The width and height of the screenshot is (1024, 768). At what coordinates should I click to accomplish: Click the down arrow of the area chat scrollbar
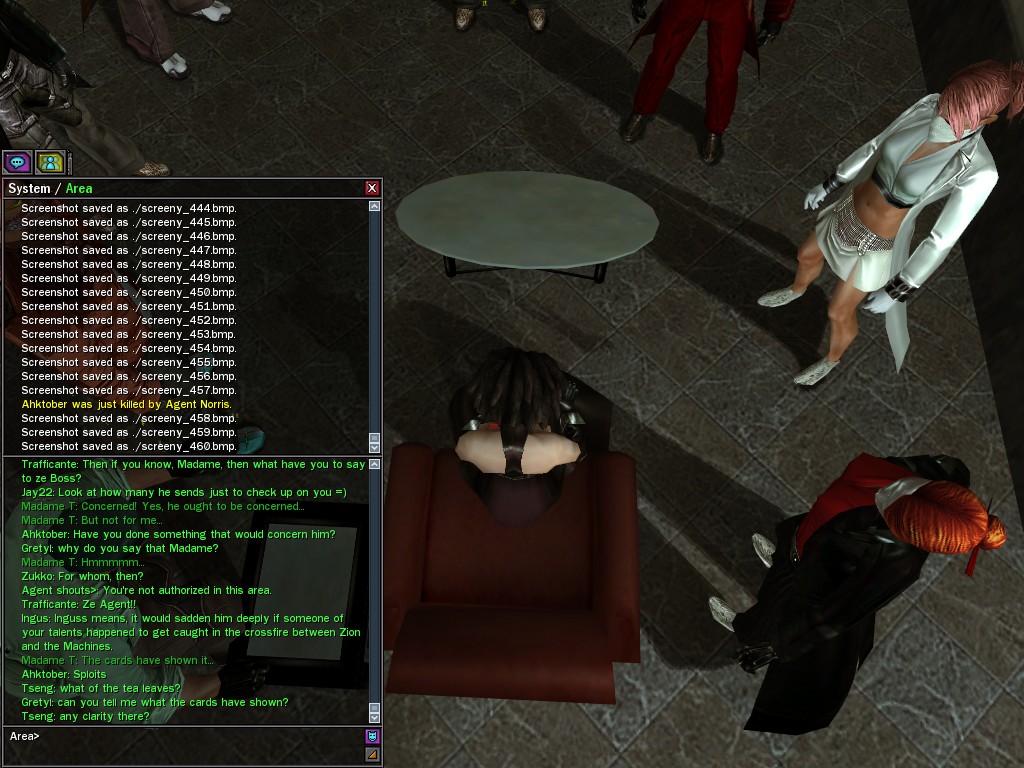375,716
